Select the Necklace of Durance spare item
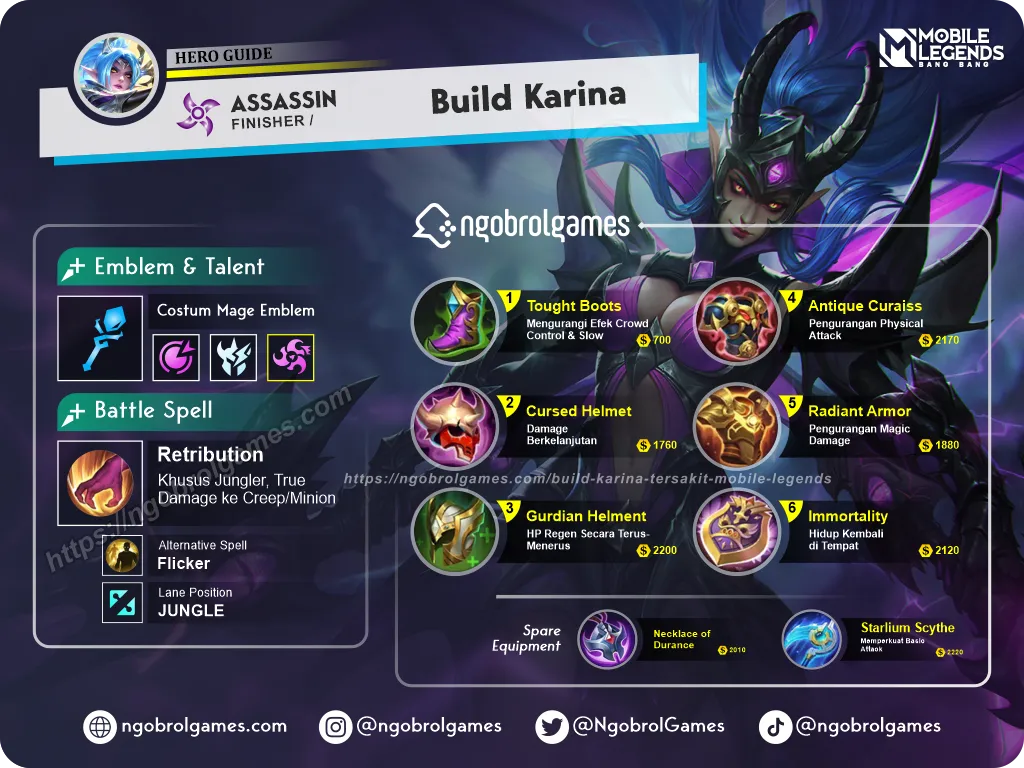 tap(607, 640)
